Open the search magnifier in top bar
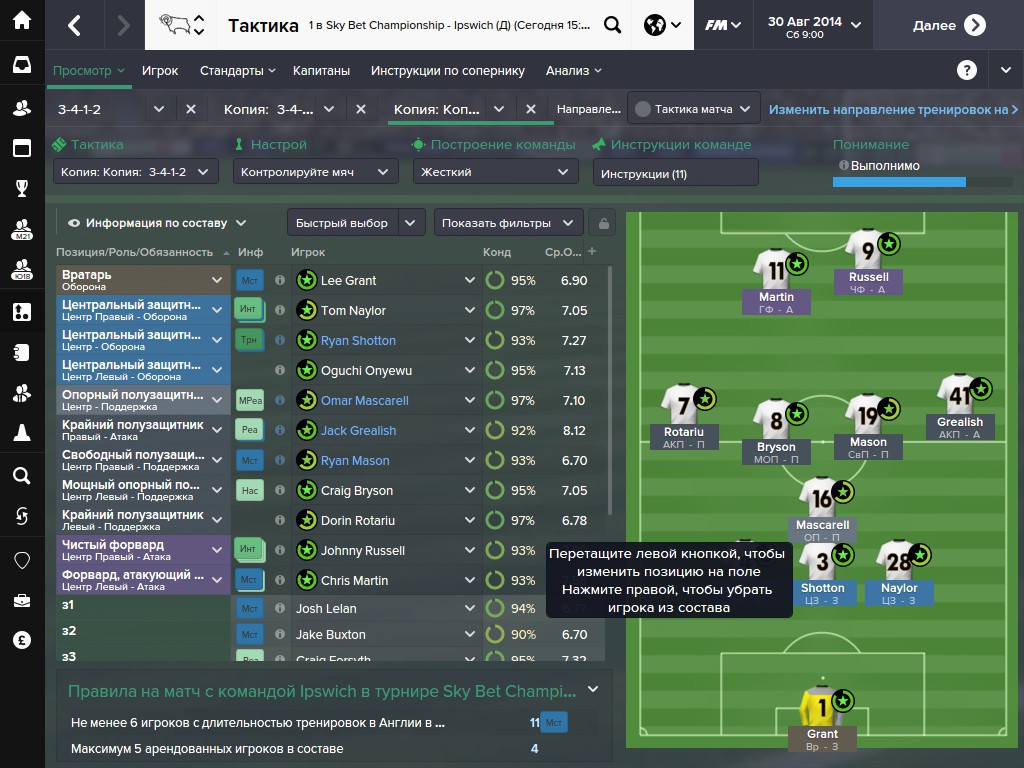The width and height of the screenshot is (1024, 768). pyautogui.click(x=612, y=25)
